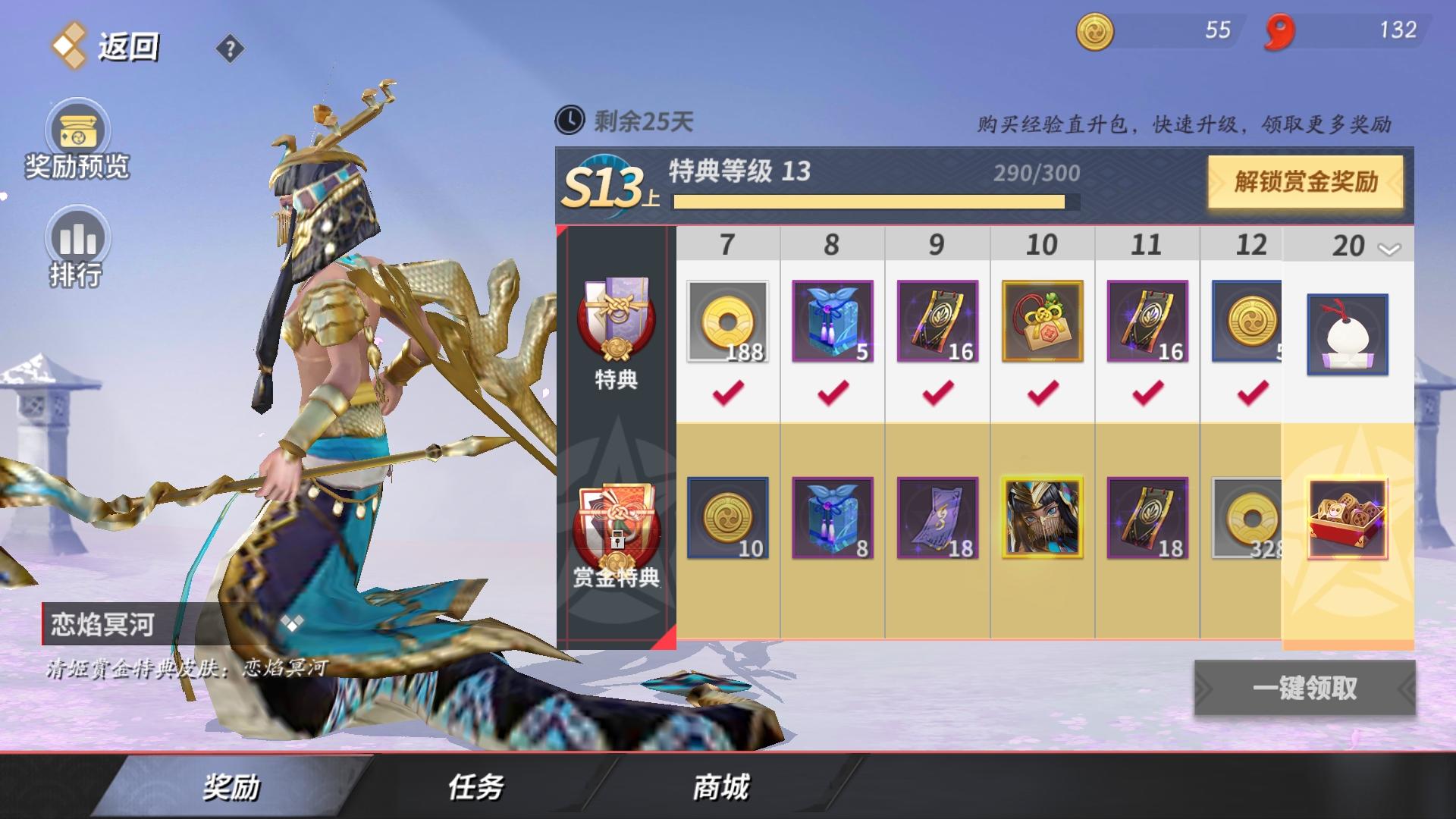
Task: Click the checkmark under level 12 reward
Action: click(1252, 394)
